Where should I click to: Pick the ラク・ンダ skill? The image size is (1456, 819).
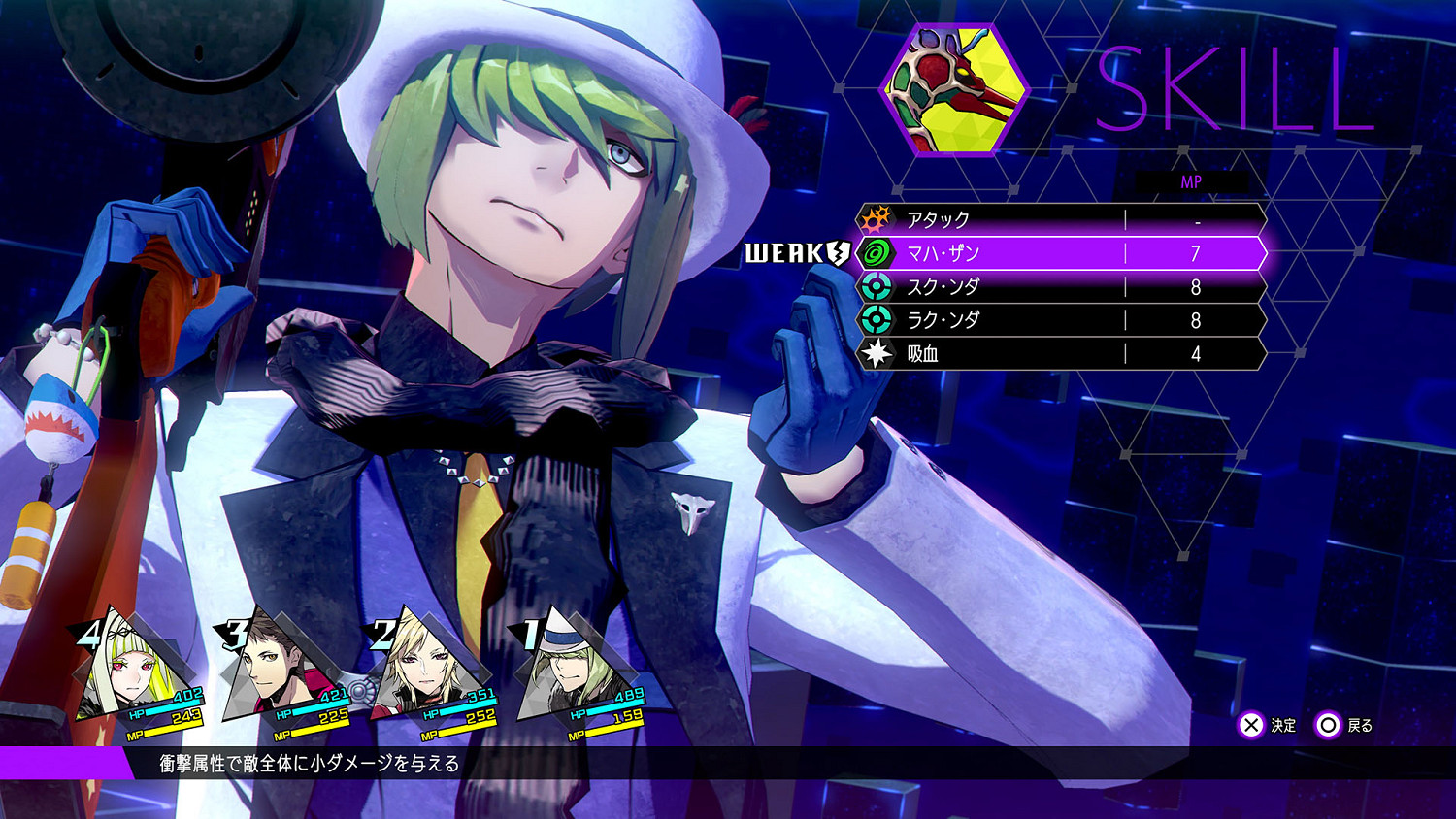click(1060, 320)
